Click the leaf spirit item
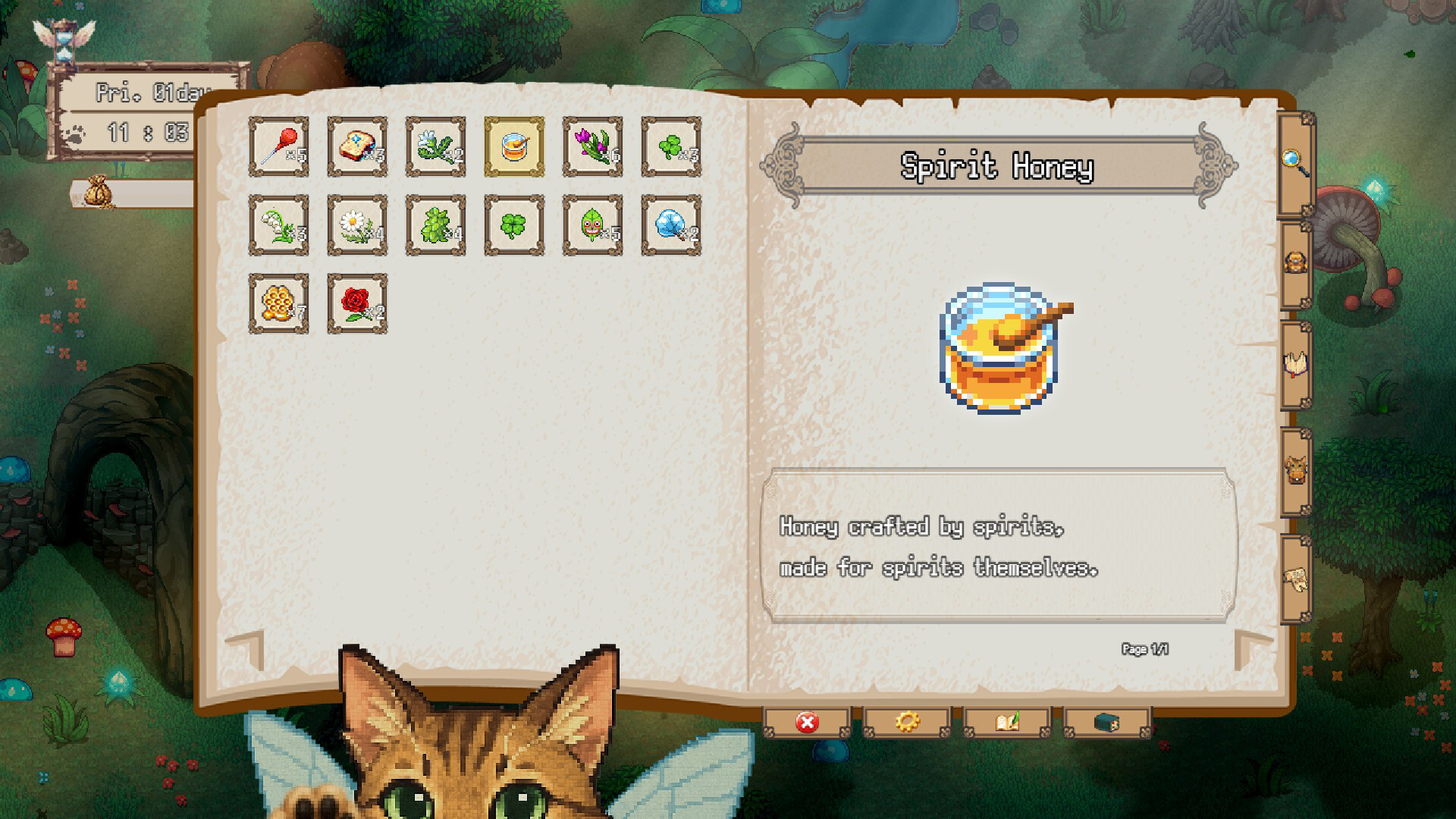 click(x=593, y=226)
